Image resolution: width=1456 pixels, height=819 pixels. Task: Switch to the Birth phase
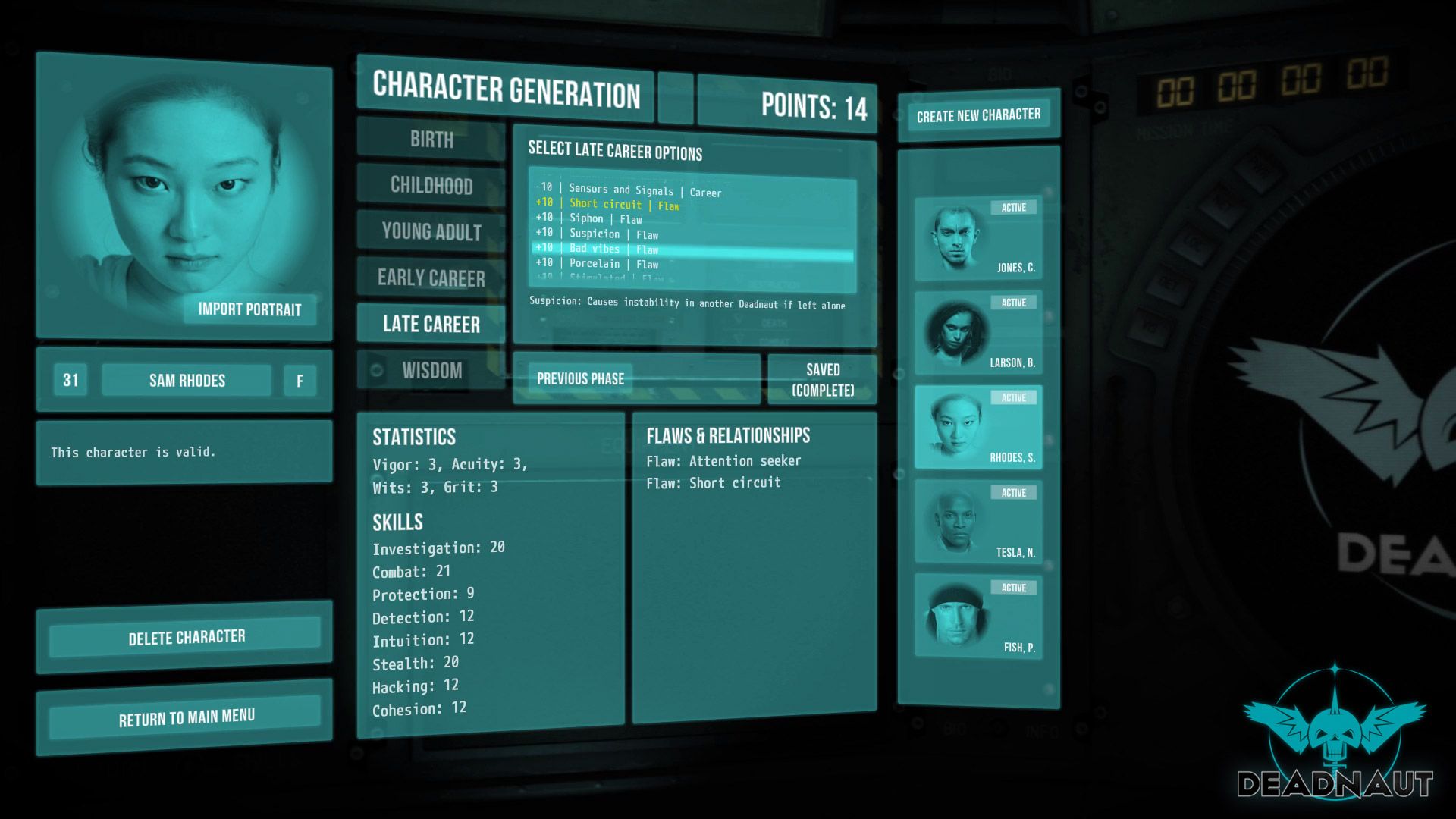pos(430,140)
